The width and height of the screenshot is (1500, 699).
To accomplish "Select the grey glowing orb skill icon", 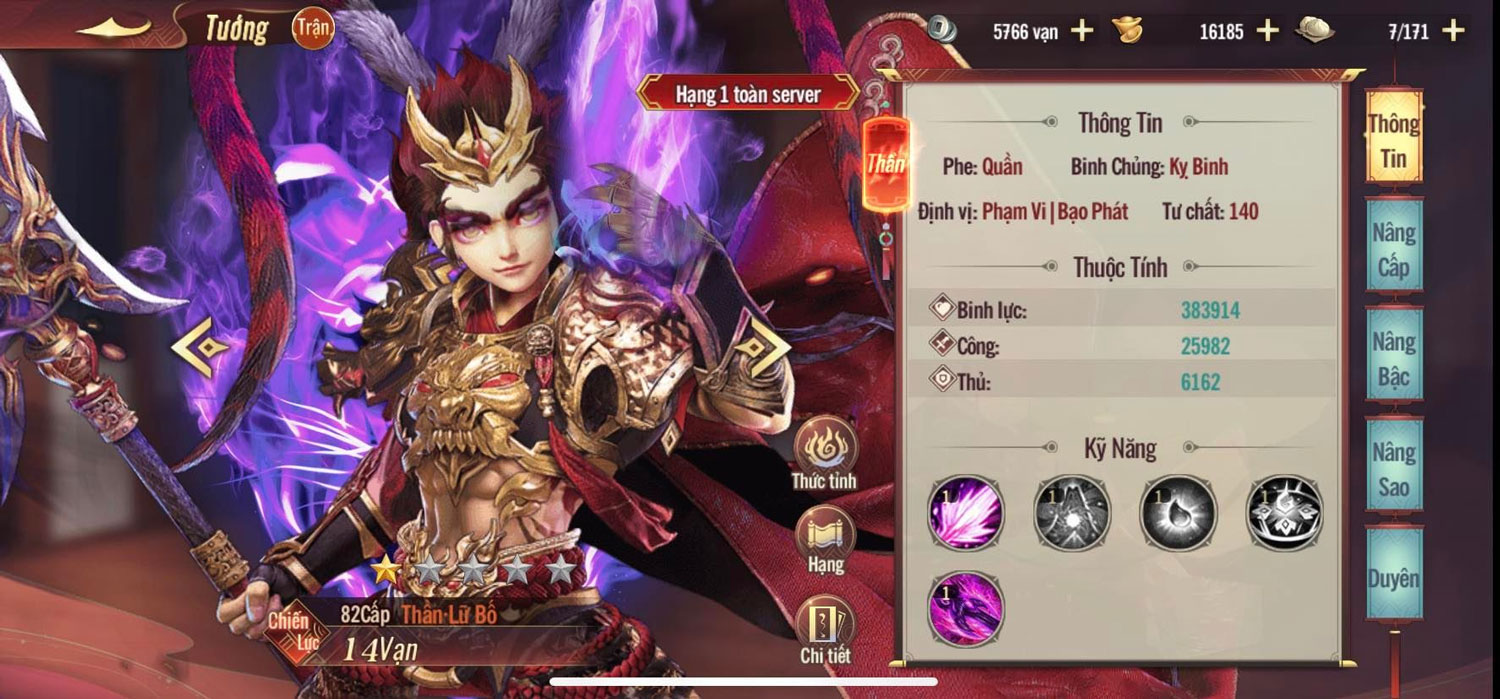I will click(x=1178, y=513).
